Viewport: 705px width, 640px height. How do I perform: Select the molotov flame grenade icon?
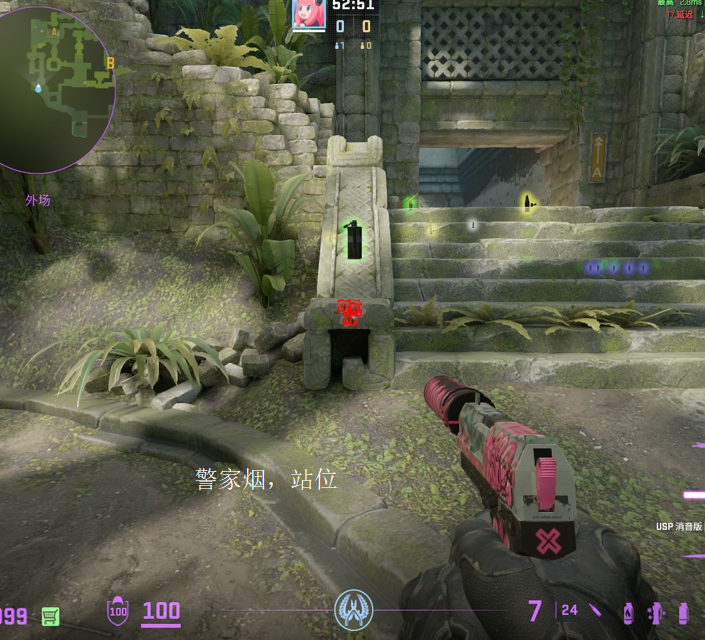point(629,611)
